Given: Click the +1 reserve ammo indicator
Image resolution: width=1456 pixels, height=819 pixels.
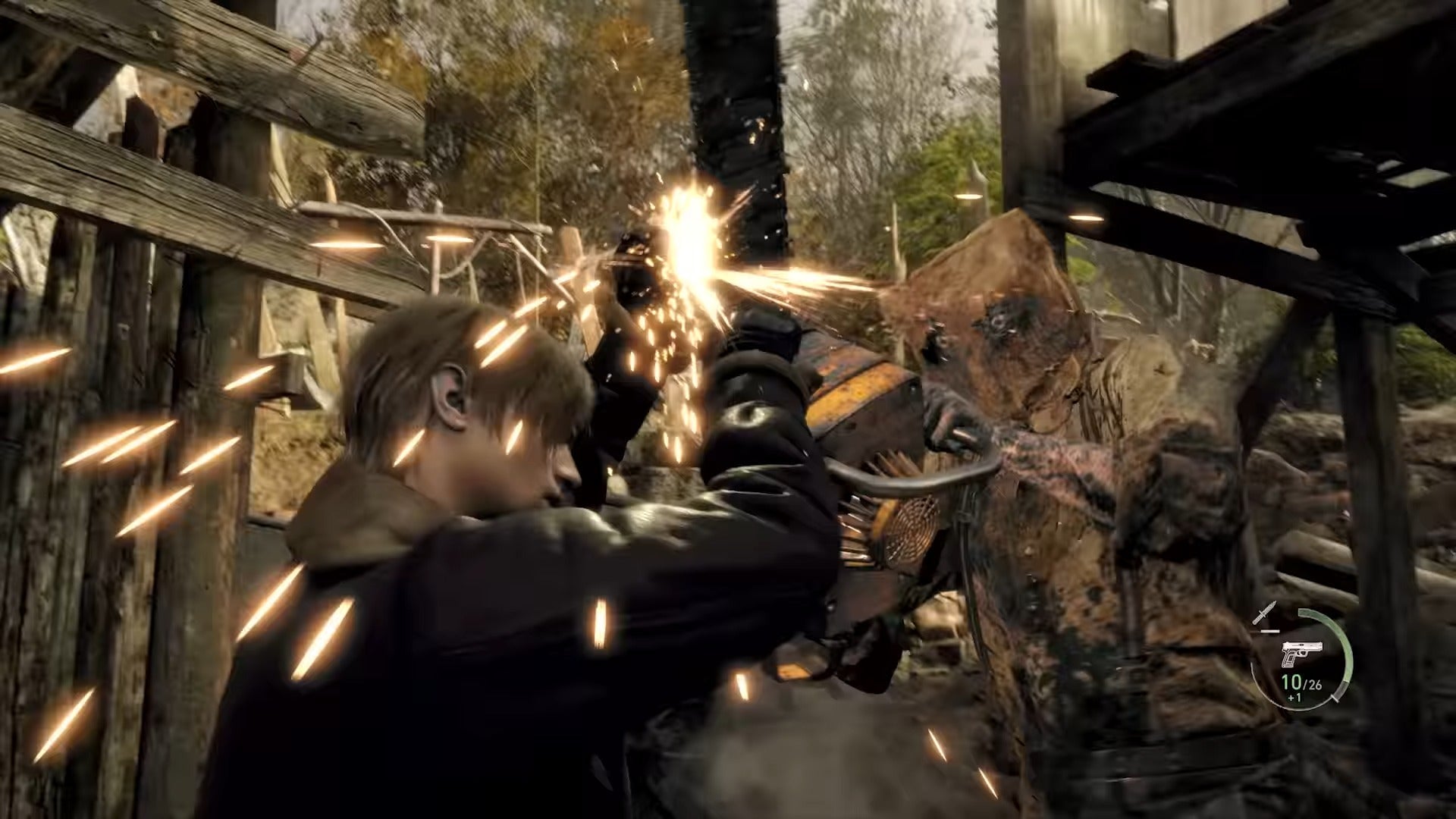Looking at the screenshot, I should click(1294, 698).
